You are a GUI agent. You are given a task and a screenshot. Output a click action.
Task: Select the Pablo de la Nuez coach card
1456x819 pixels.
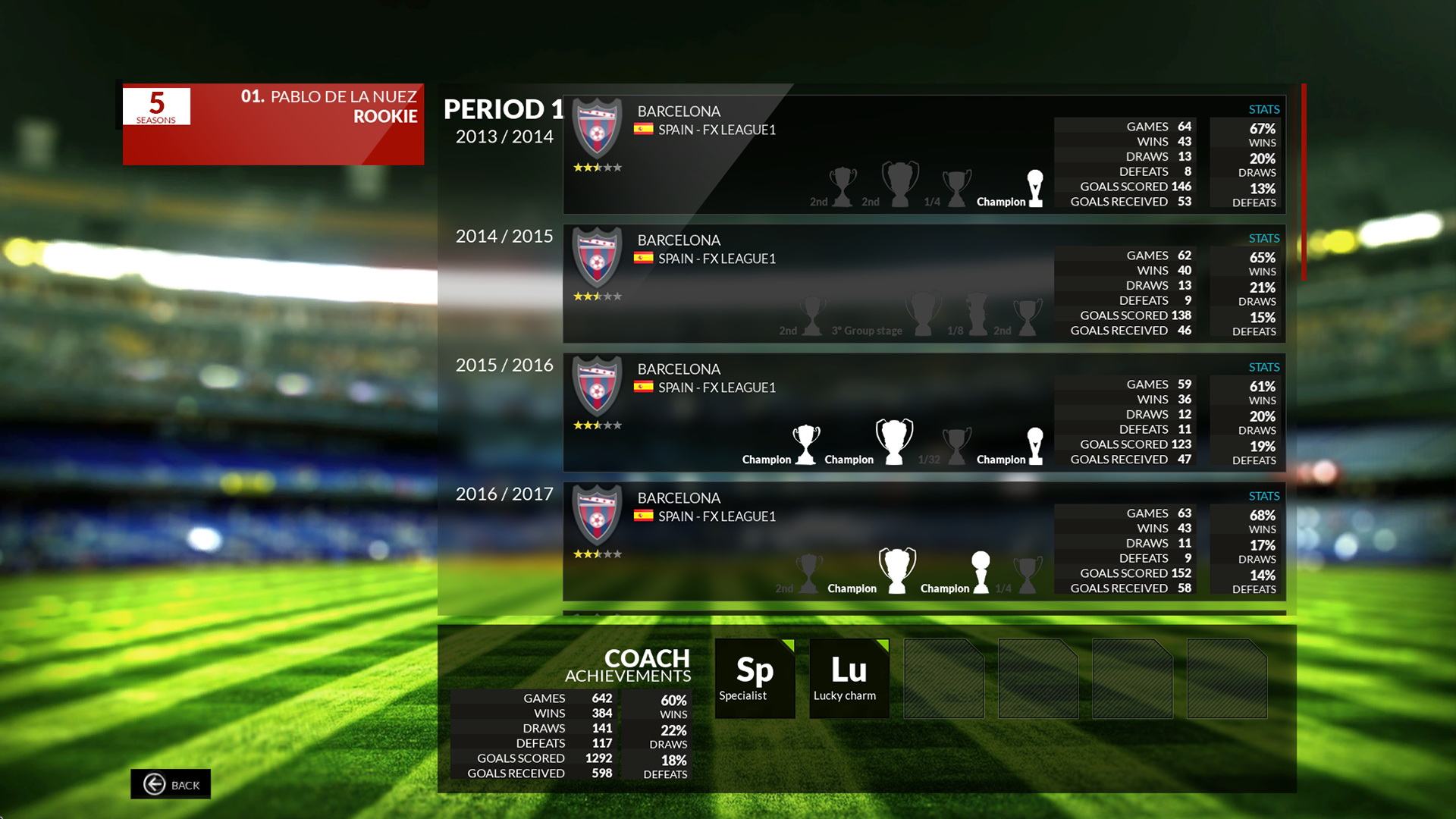tap(273, 124)
